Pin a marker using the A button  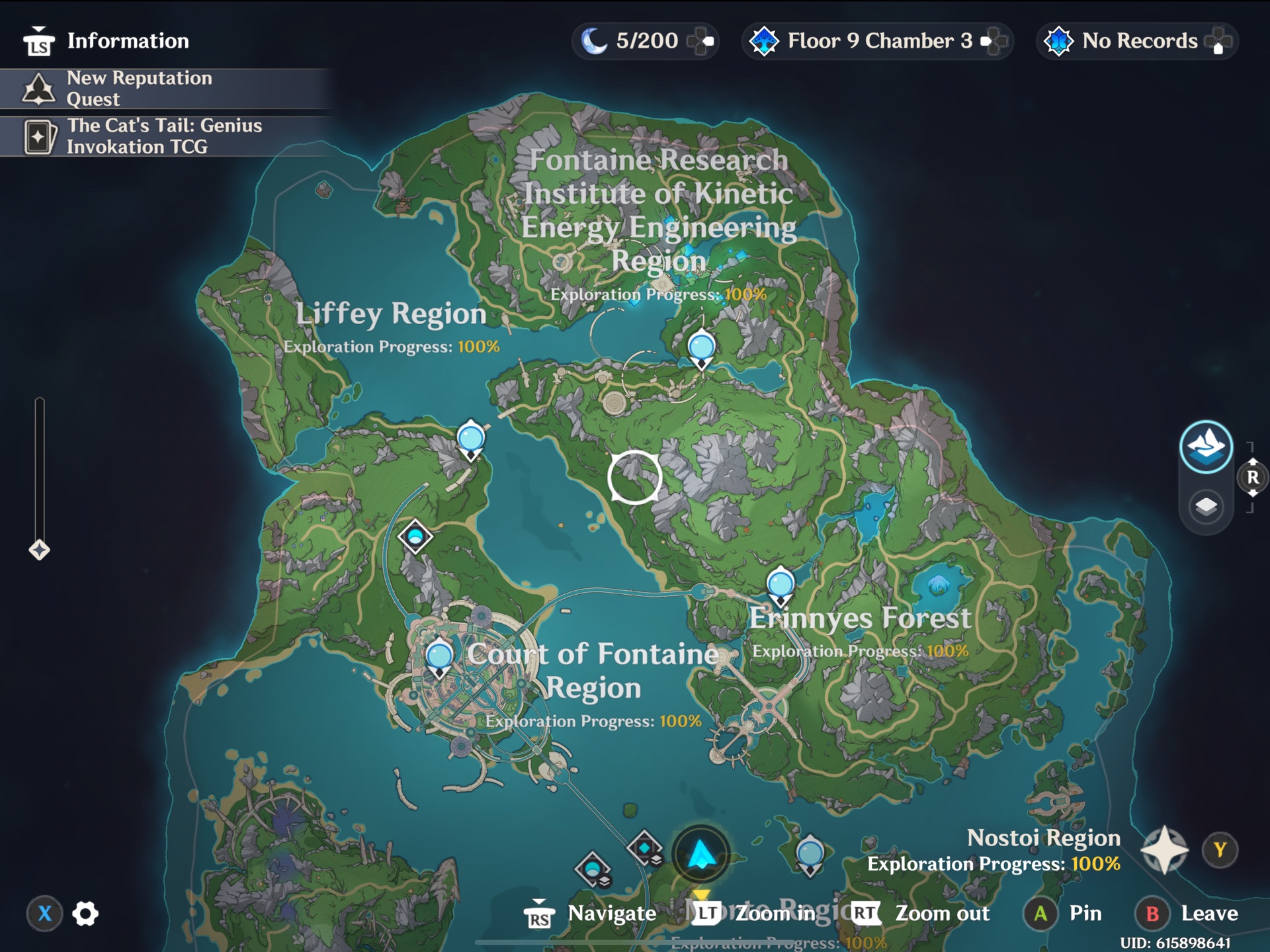tap(1040, 914)
